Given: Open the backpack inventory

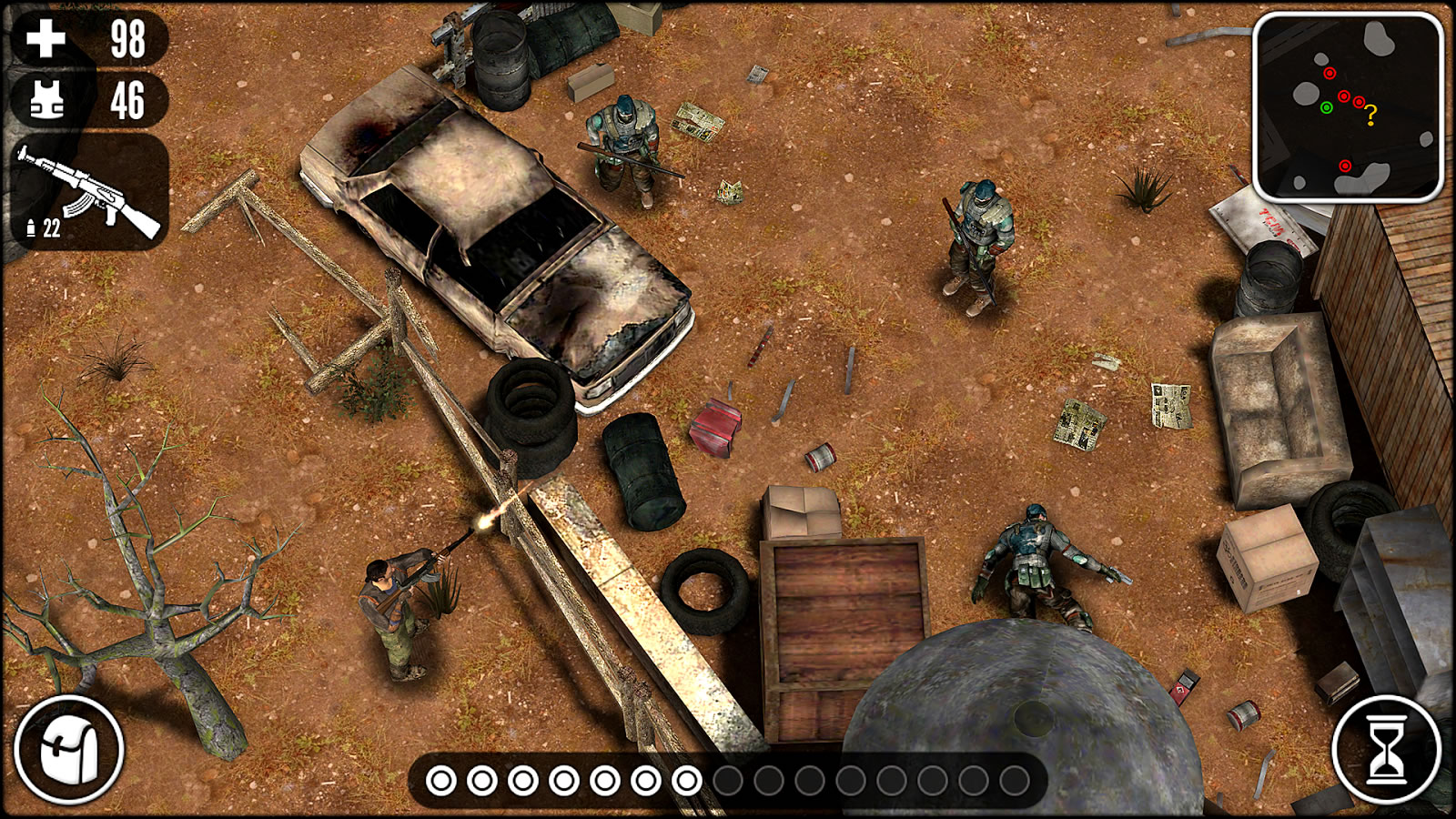Looking at the screenshot, I should coord(68,750).
